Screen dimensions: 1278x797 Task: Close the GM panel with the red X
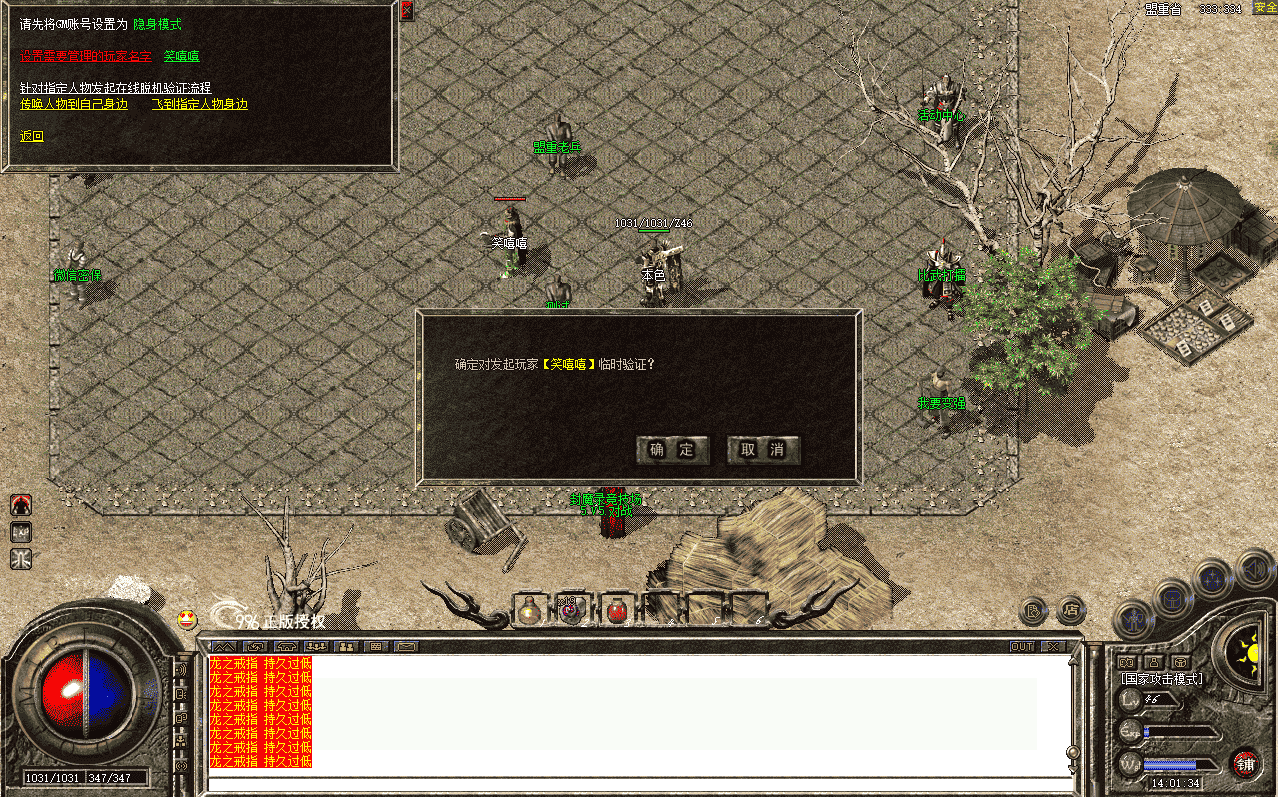[x=407, y=11]
